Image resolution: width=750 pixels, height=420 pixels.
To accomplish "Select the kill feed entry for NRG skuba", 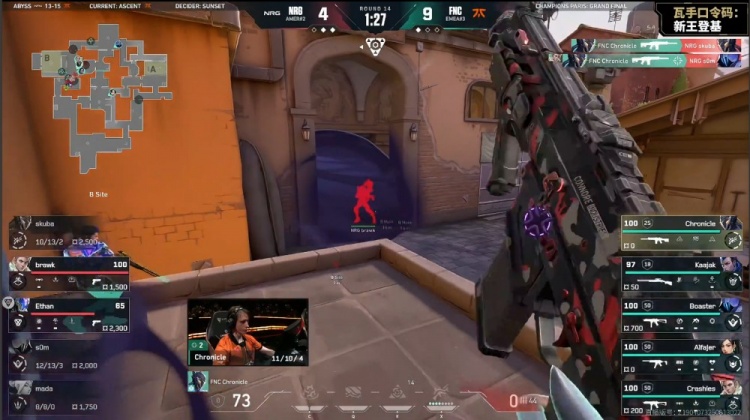I will pos(654,45).
